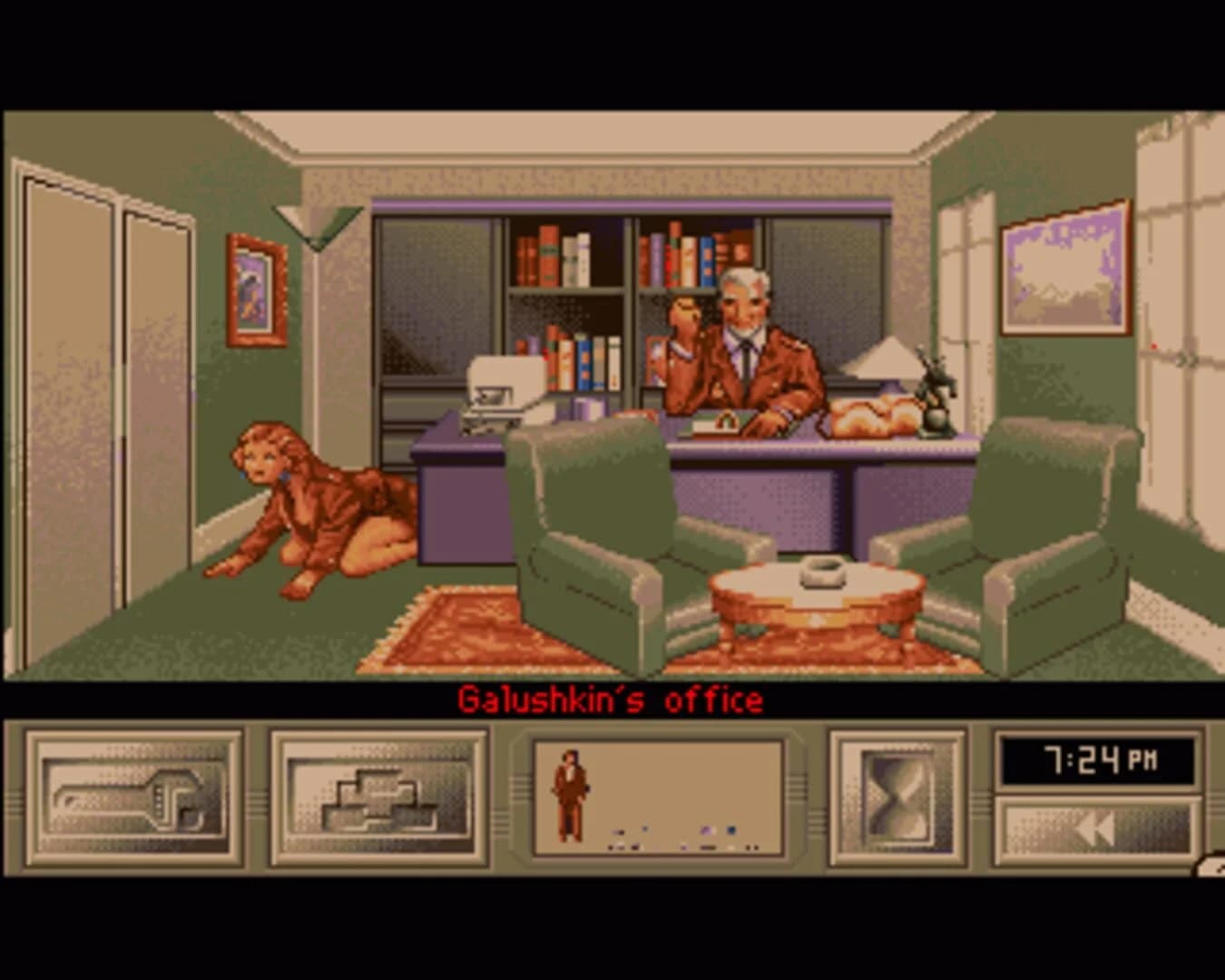Click the purple item in the inventory
Screen dimensions: 1225x980
[706, 829]
